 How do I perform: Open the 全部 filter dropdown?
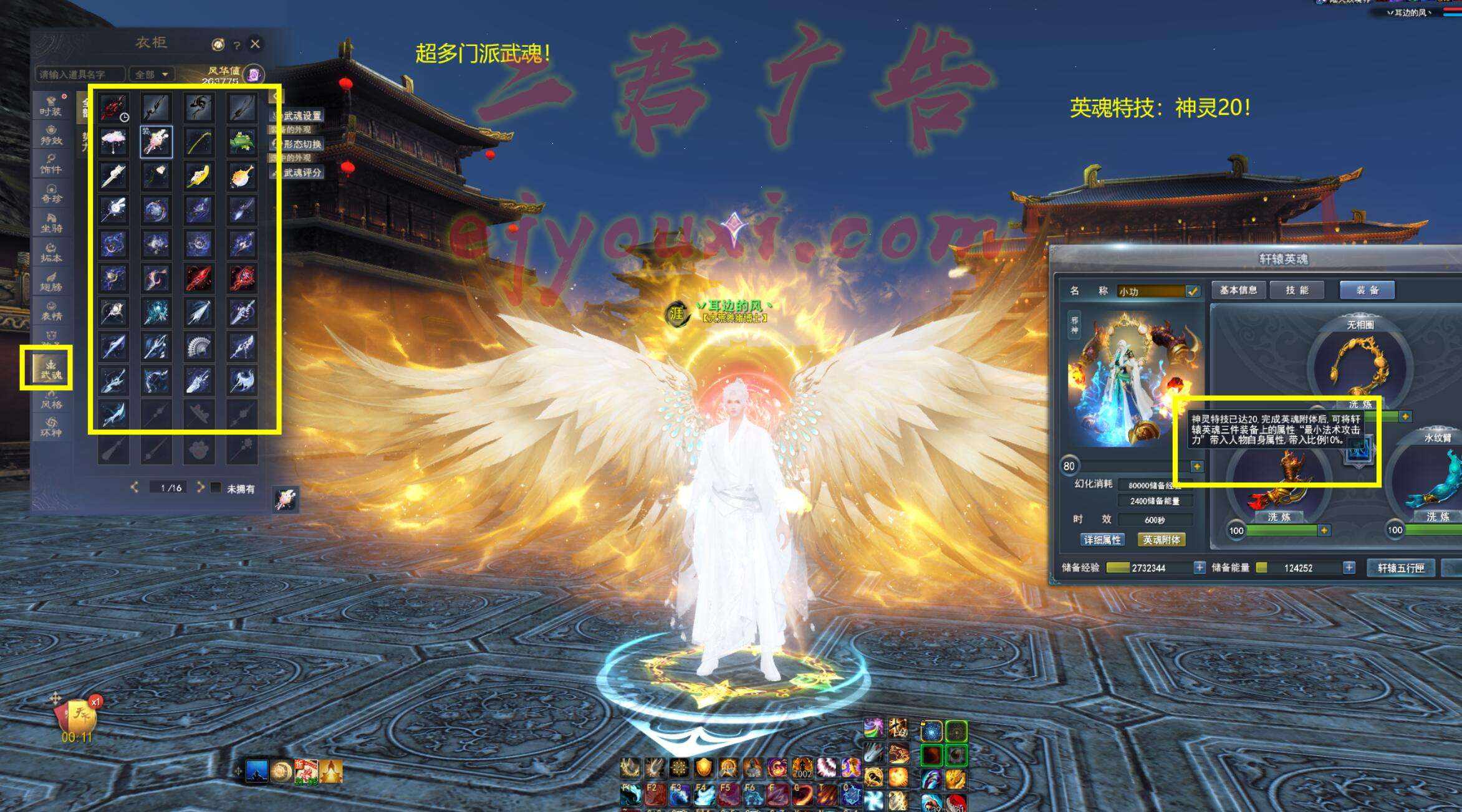click(x=151, y=74)
